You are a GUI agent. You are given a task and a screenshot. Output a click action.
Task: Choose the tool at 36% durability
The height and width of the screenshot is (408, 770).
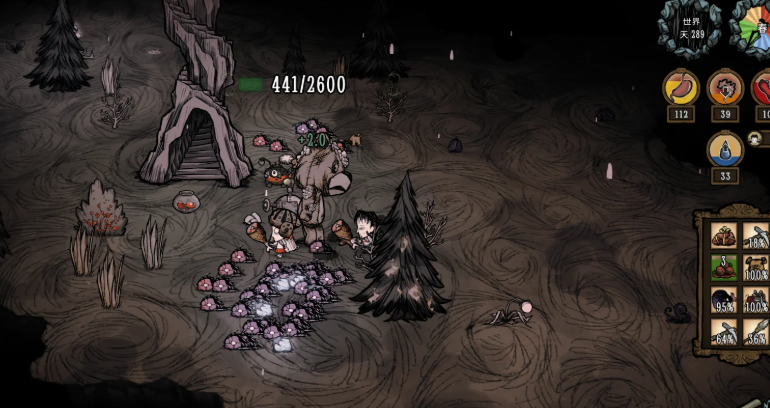pyautogui.click(x=755, y=331)
